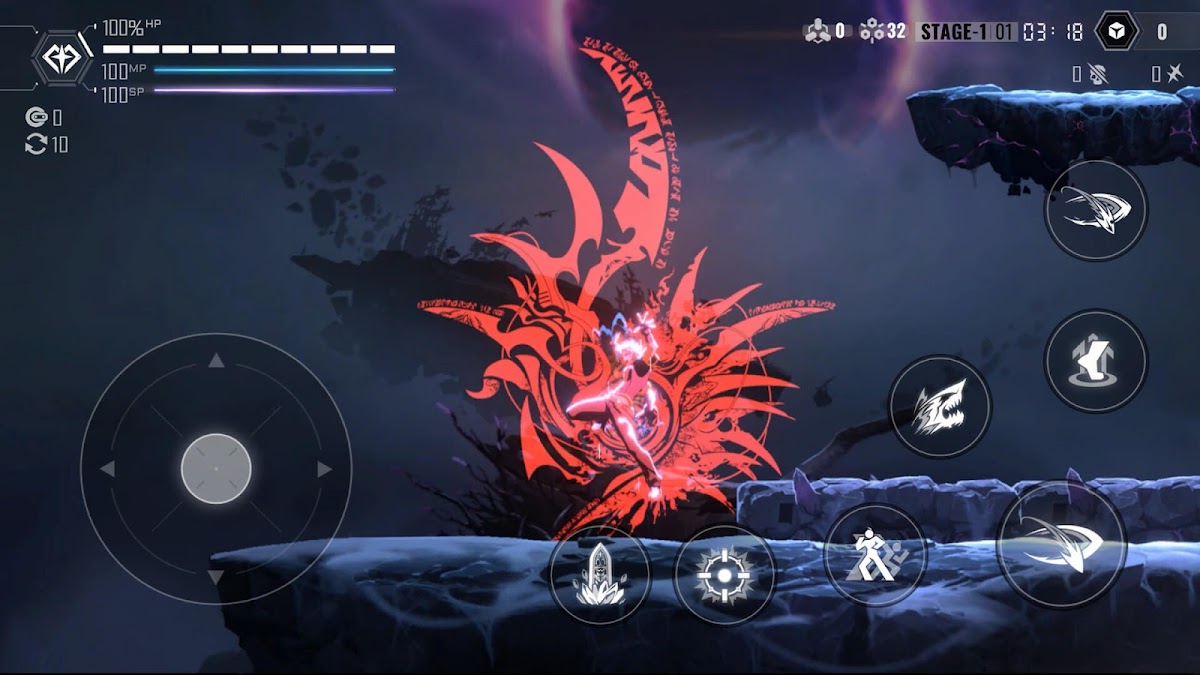1200x675 pixels.
Task: Activate the upper slash skill button
Action: (x=1096, y=211)
